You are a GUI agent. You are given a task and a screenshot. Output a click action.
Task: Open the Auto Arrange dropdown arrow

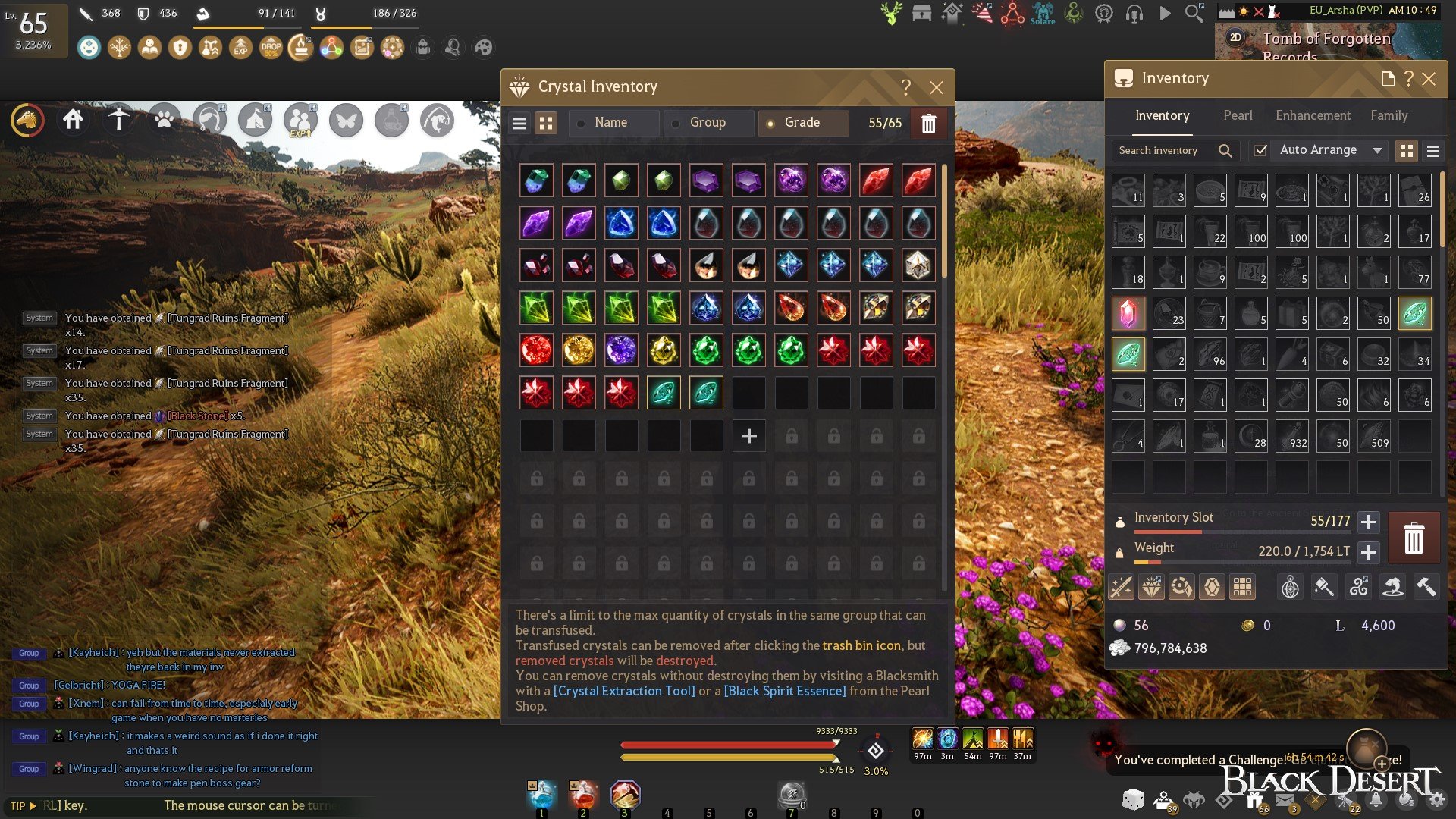pos(1377,150)
